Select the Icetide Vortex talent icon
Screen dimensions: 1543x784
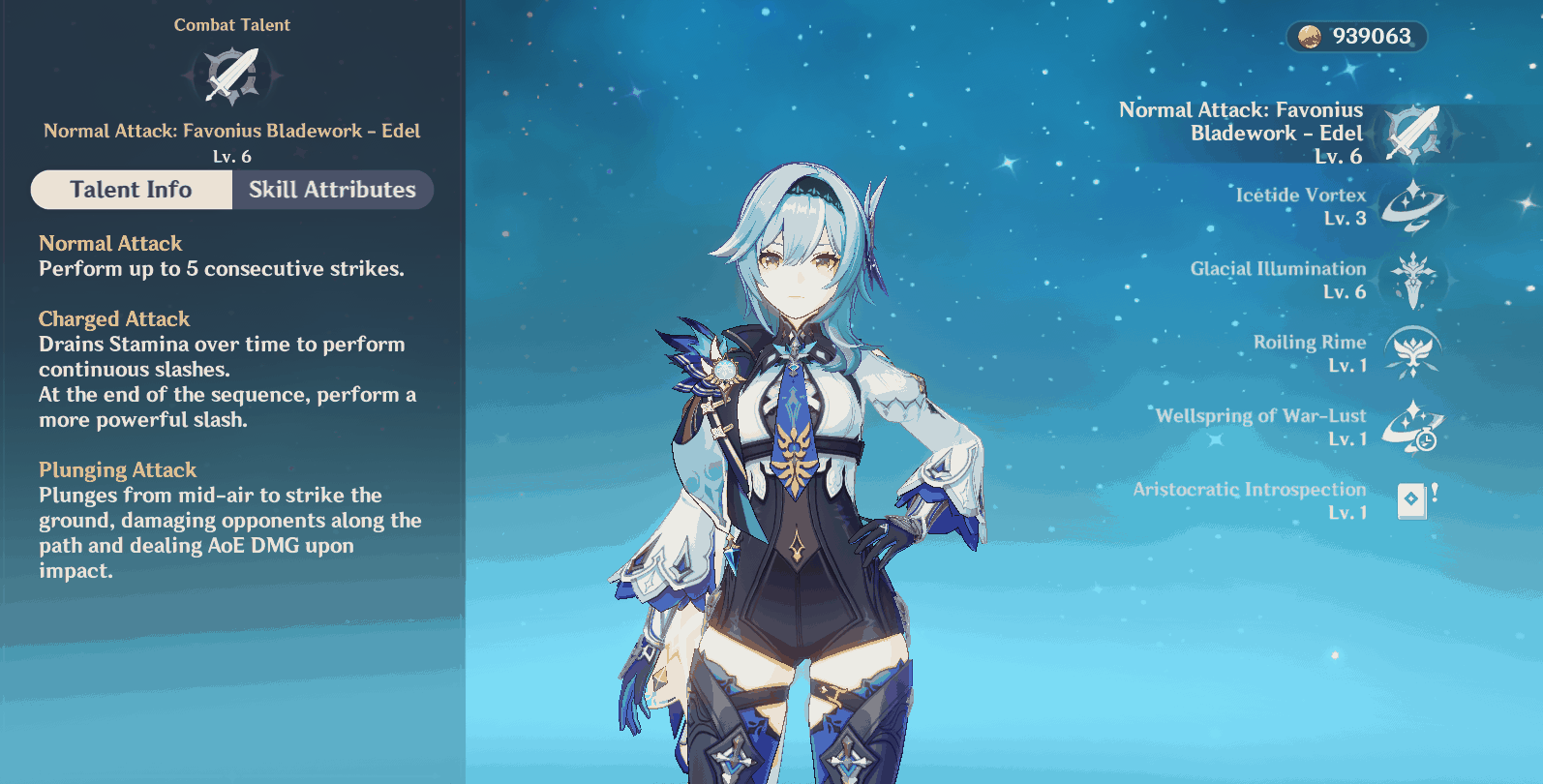(1410, 207)
